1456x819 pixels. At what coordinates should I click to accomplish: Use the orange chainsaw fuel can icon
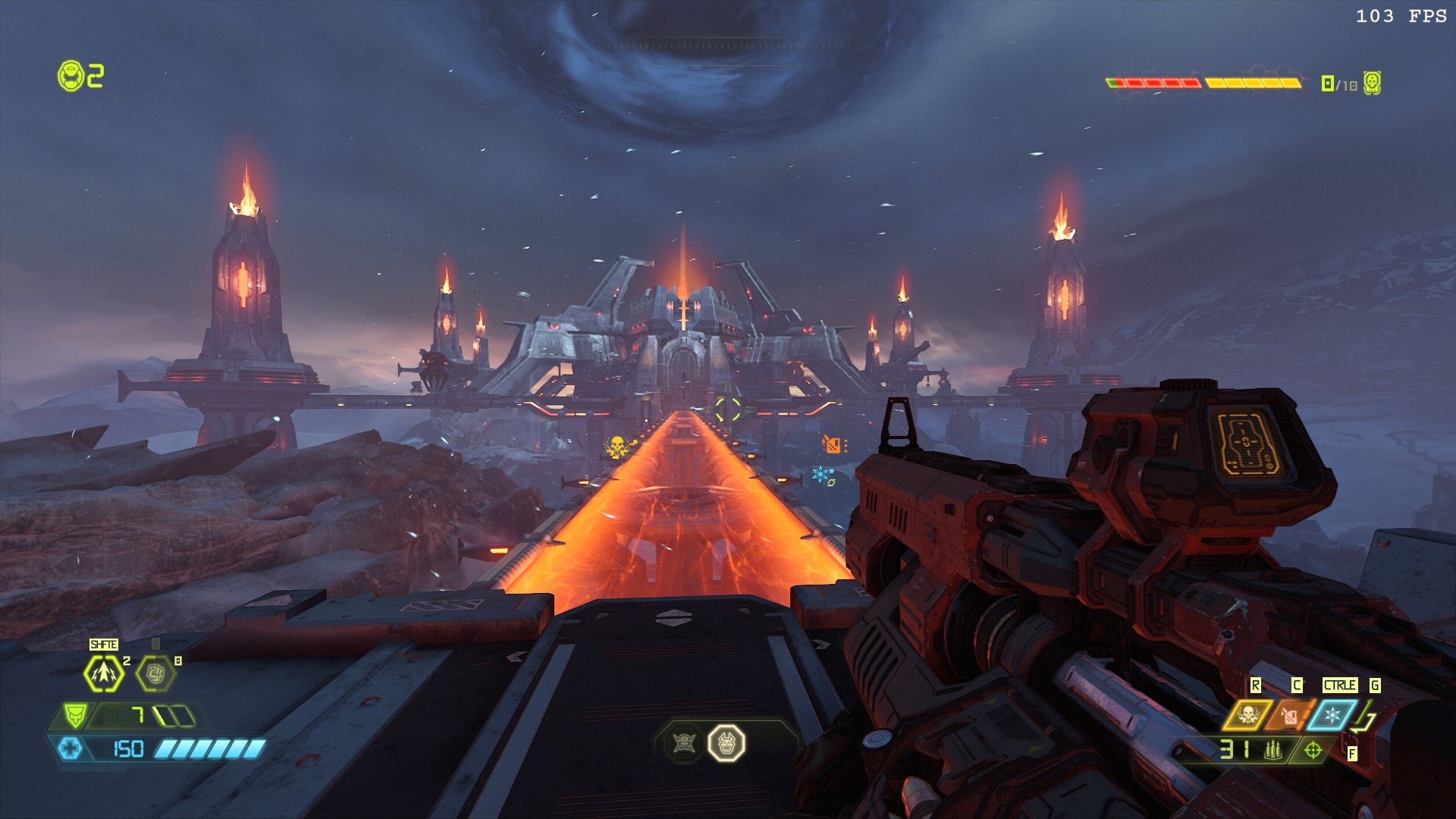1290,715
